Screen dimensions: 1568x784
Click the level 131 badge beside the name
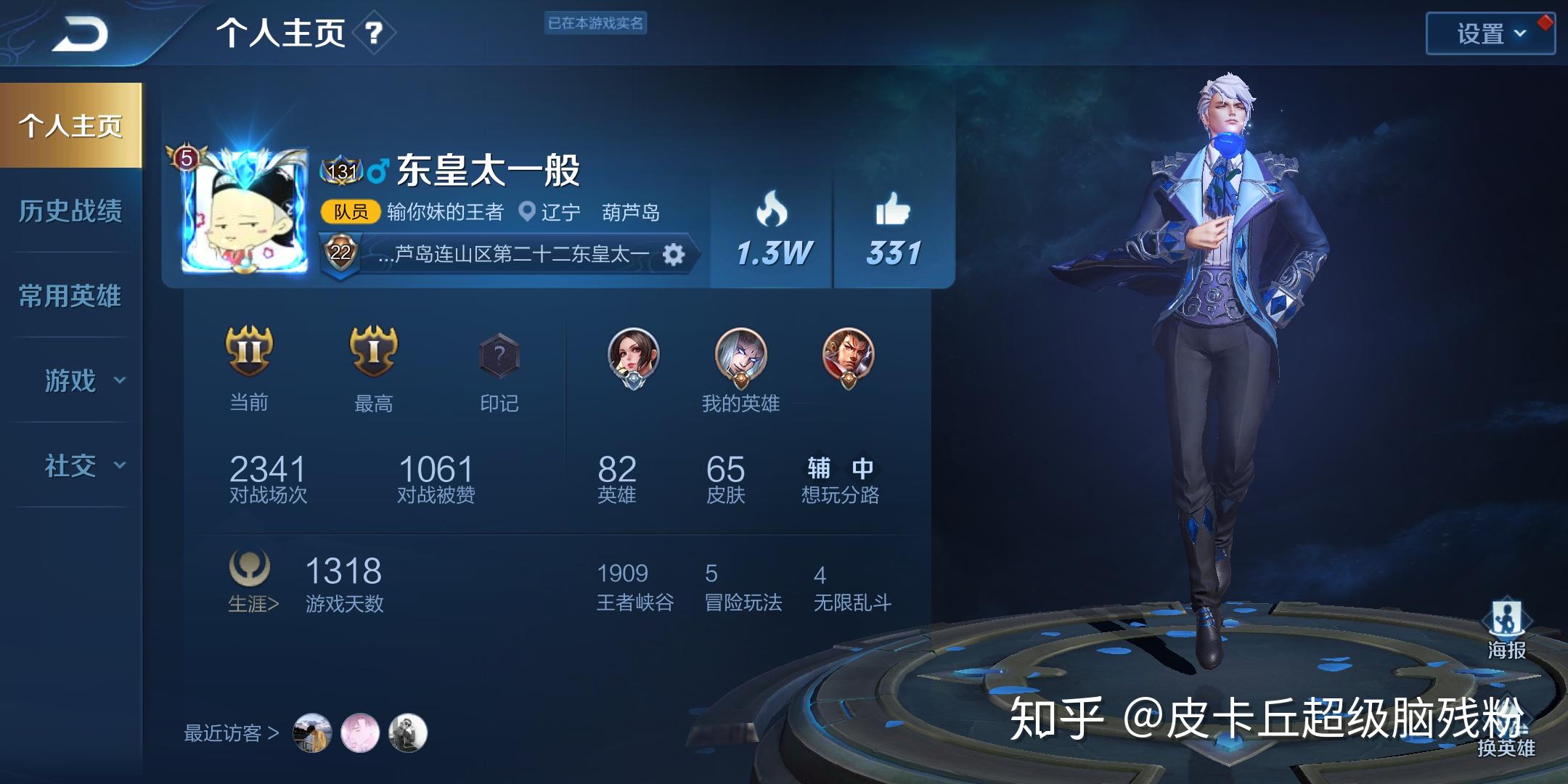tap(341, 168)
